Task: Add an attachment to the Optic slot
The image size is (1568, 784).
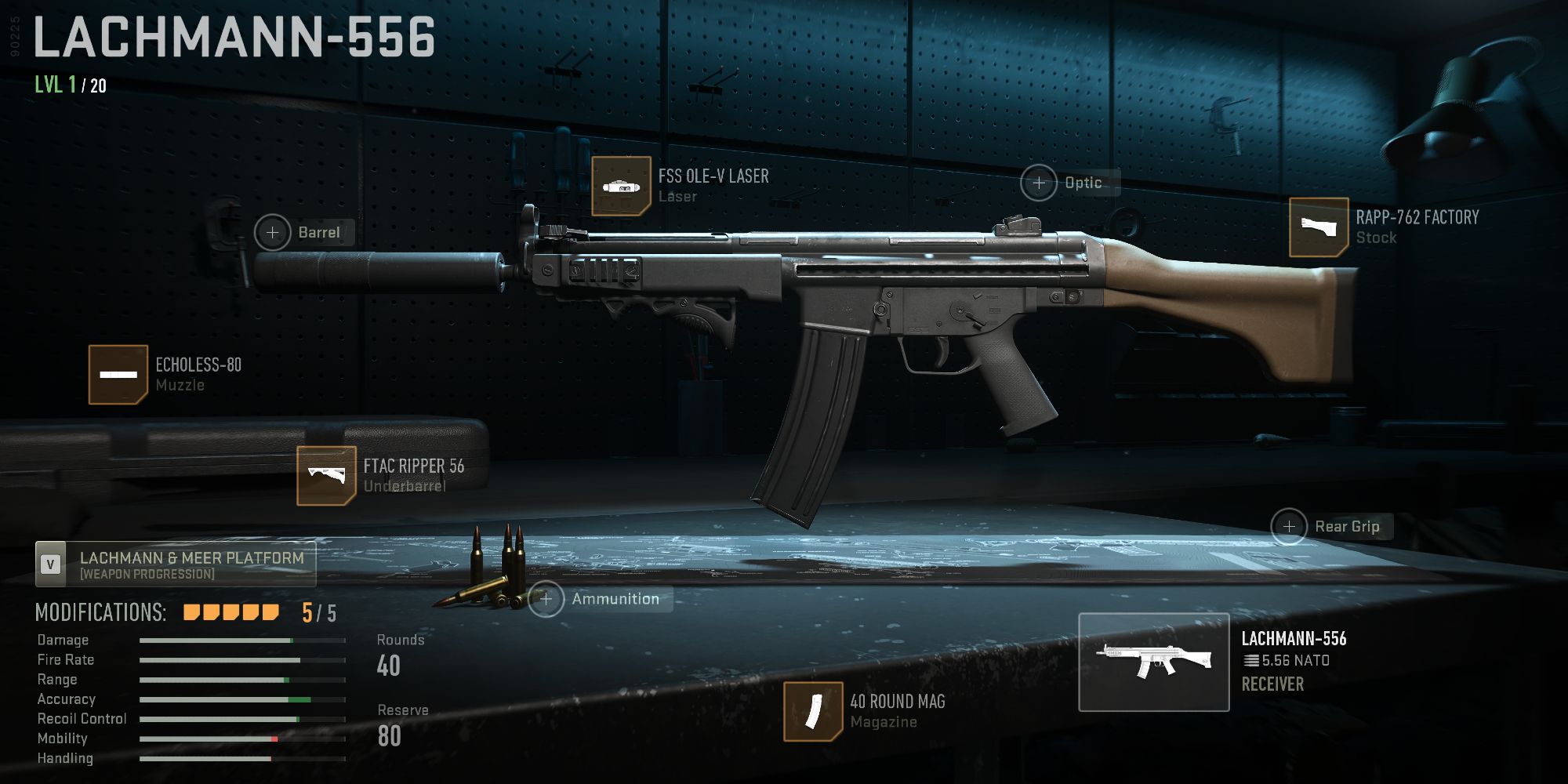Action: click(1040, 182)
